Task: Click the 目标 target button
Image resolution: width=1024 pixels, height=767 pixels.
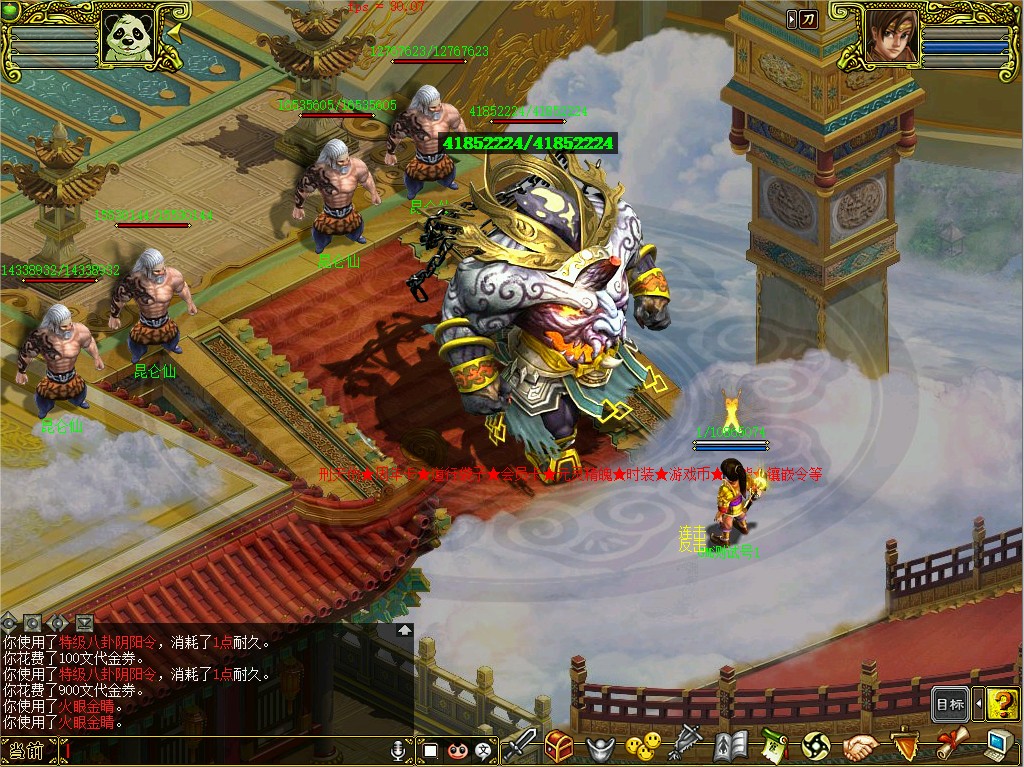Action: [950, 704]
